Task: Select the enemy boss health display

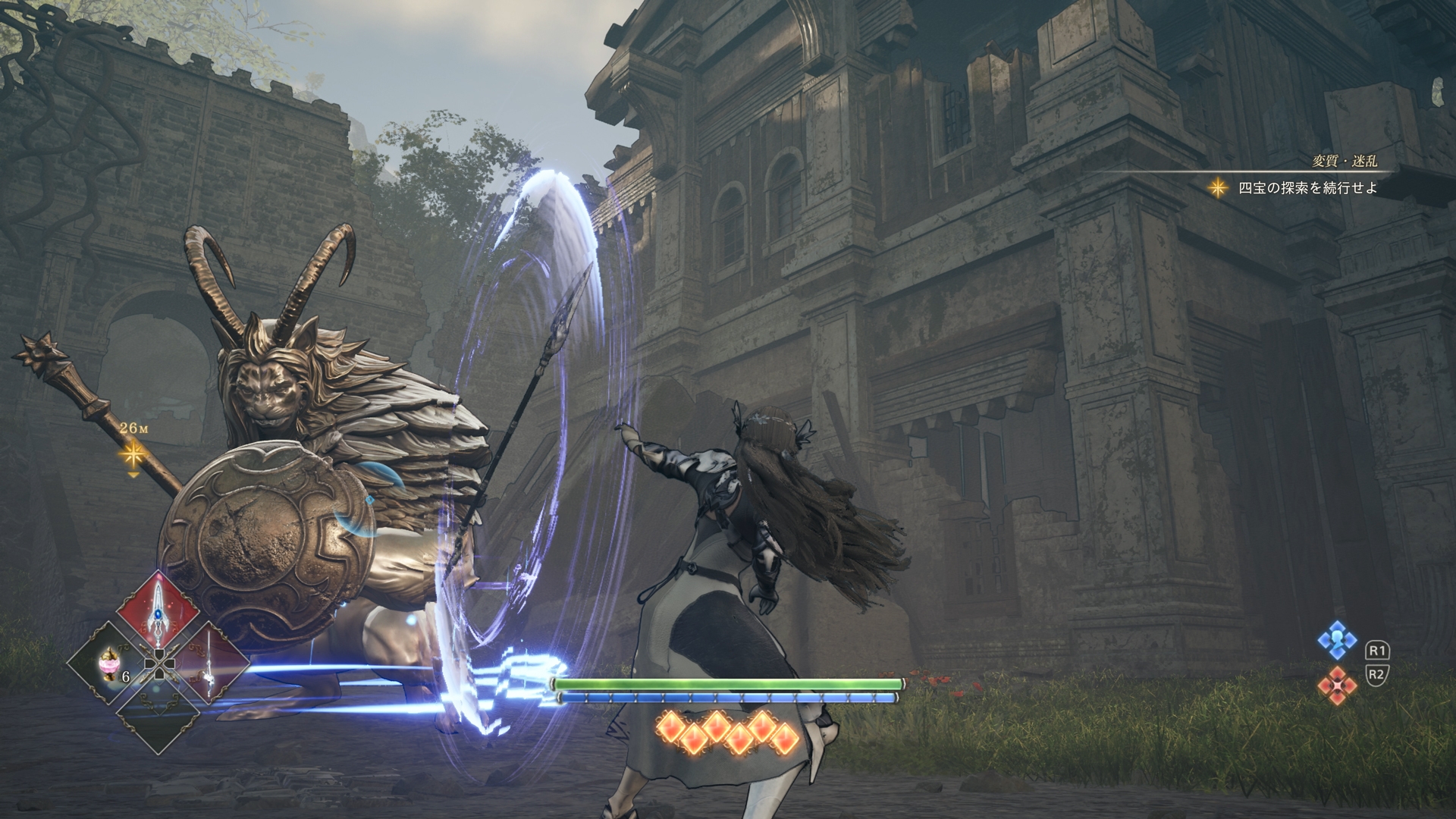Action: tap(728, 685)
